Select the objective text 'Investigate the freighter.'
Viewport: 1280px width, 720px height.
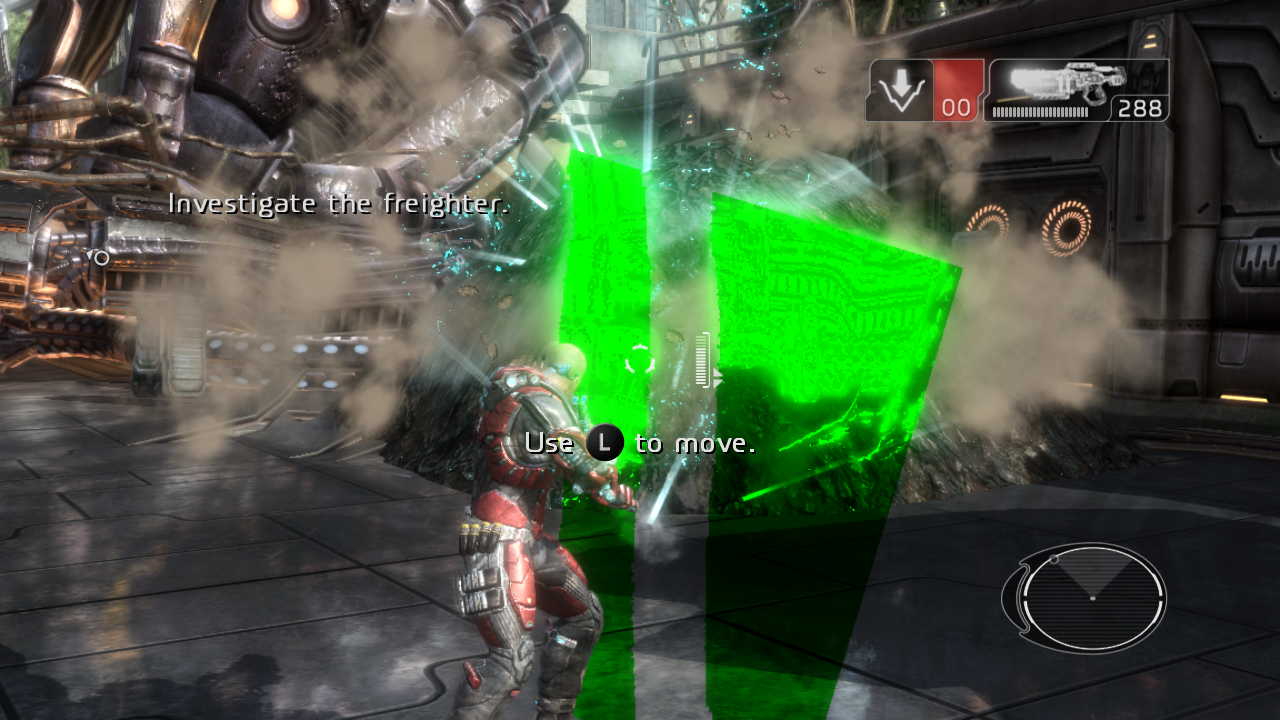tap(342, 204)
